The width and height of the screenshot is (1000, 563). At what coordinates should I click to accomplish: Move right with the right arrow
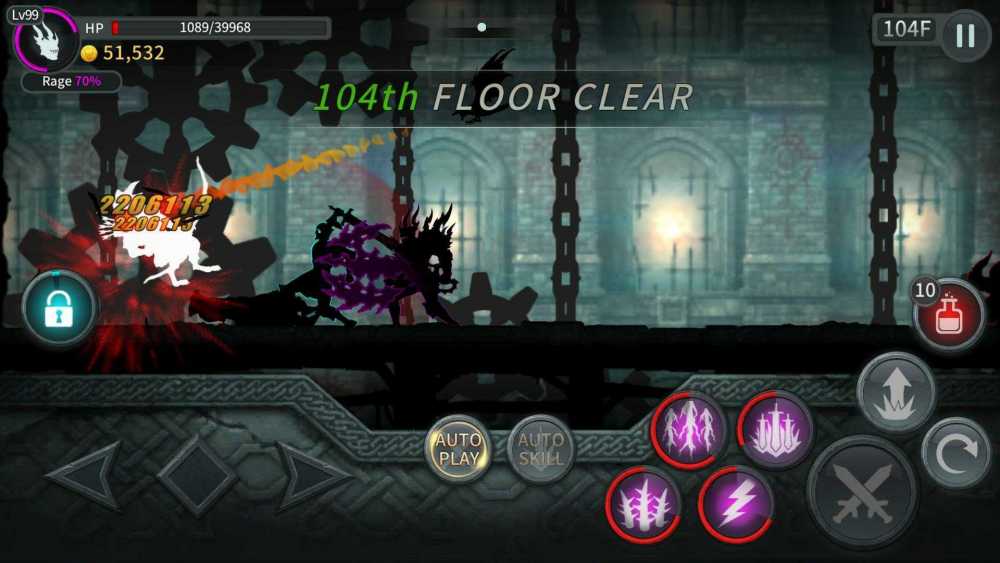pos(312,476)
